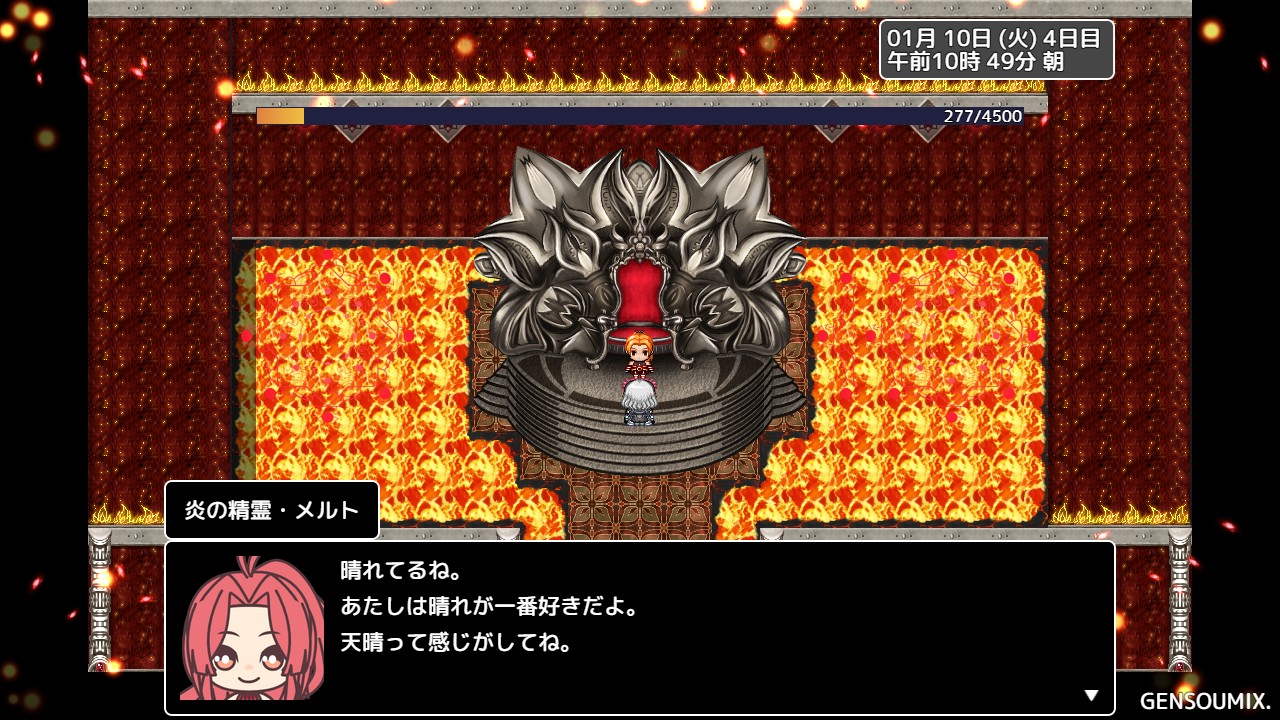Viewport: 1280px width, 720px height.
Task: Click the dialogue continue arrow
Action: tap(1091, 695)
